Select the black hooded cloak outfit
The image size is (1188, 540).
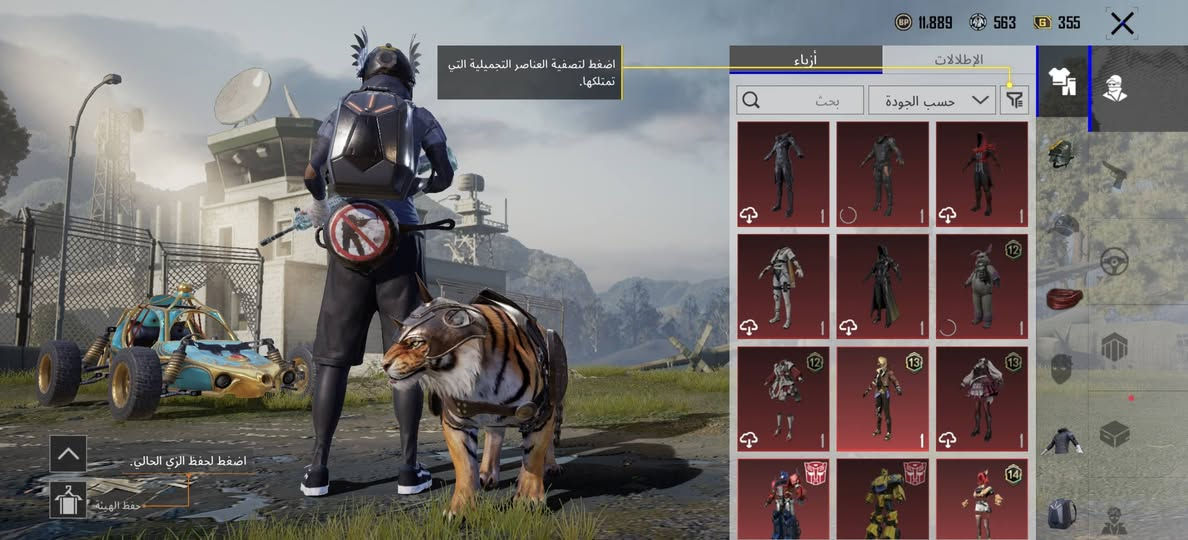pos(882,286)
